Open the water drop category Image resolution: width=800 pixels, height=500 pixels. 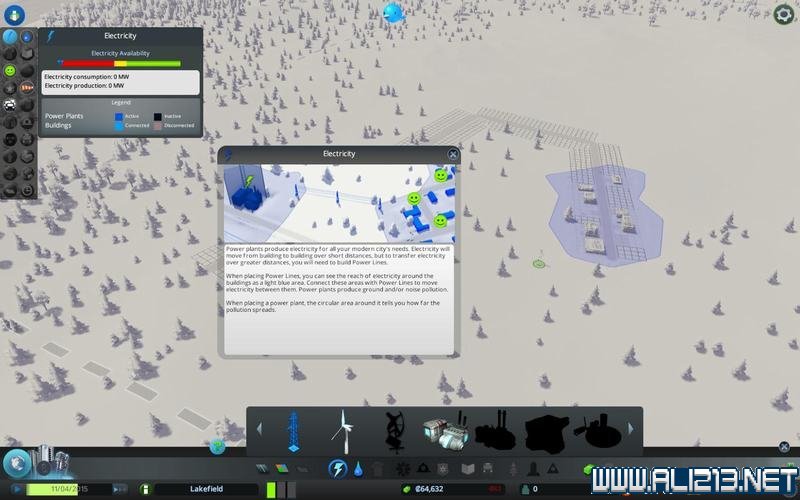[x=358, y=468]
